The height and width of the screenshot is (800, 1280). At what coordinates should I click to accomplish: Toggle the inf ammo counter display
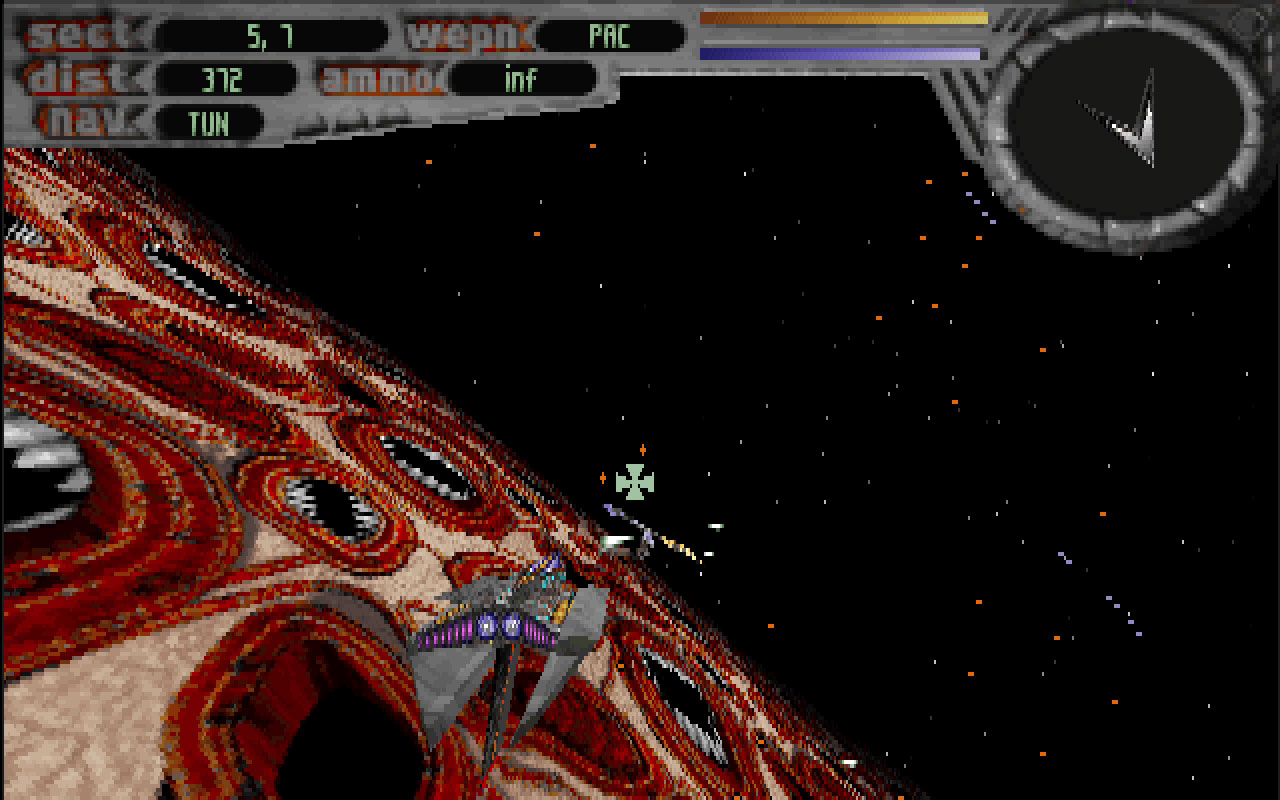tap(521, 78)
